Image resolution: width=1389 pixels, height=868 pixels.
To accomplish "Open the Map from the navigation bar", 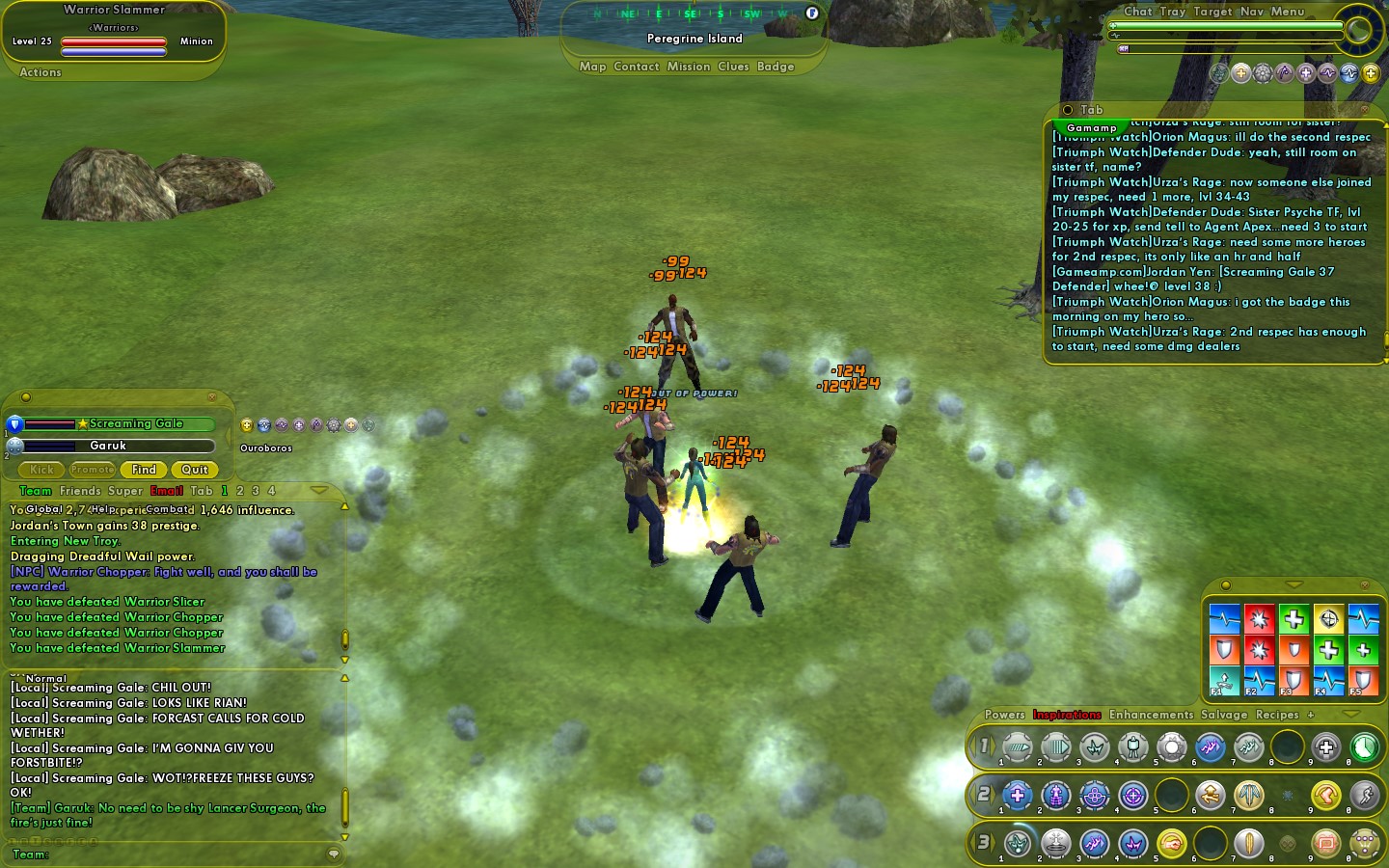I will [592, 67].
